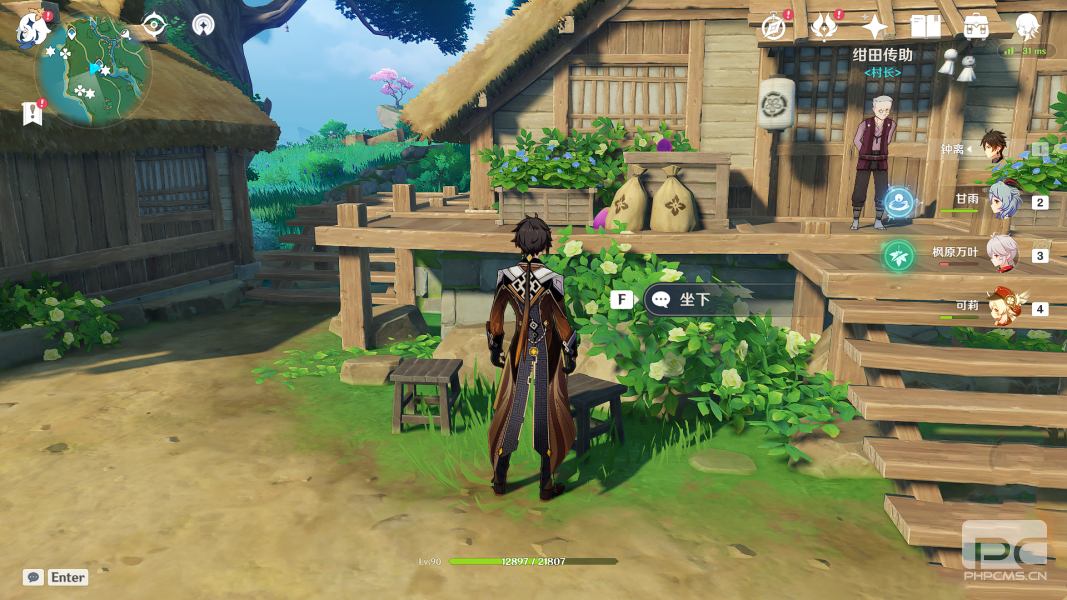Open the quest log bookmark icon
Image resolution: width=1067 pixels, height=600 pixels.
point(33,113)
